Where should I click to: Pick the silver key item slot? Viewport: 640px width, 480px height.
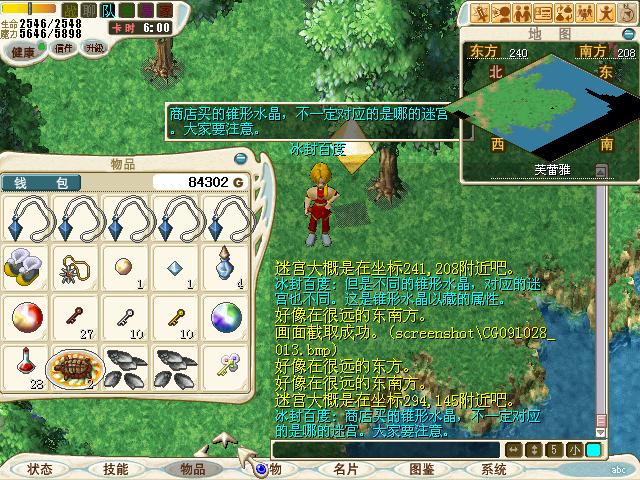125,316
